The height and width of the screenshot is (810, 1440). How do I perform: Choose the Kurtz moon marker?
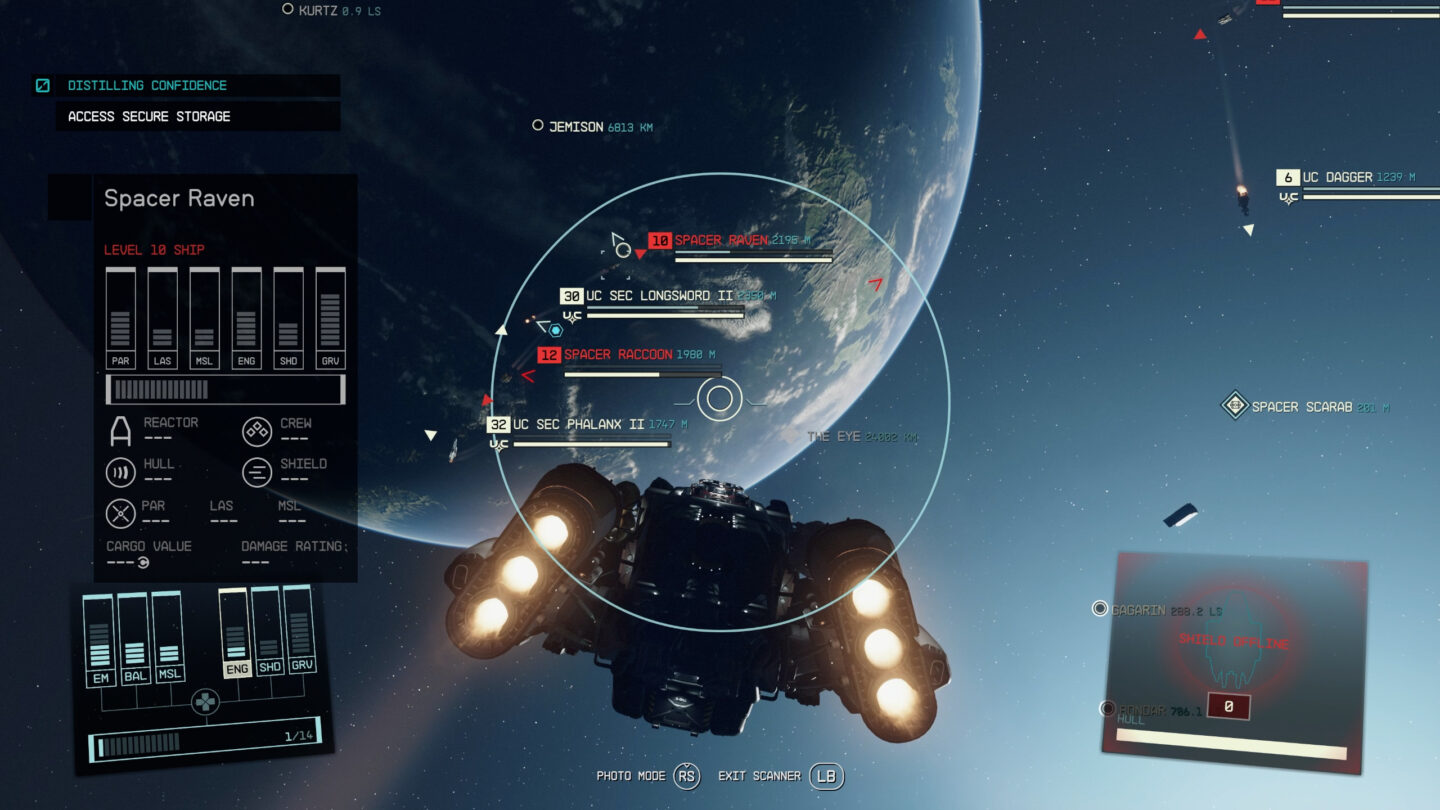[x=289, y=10]
